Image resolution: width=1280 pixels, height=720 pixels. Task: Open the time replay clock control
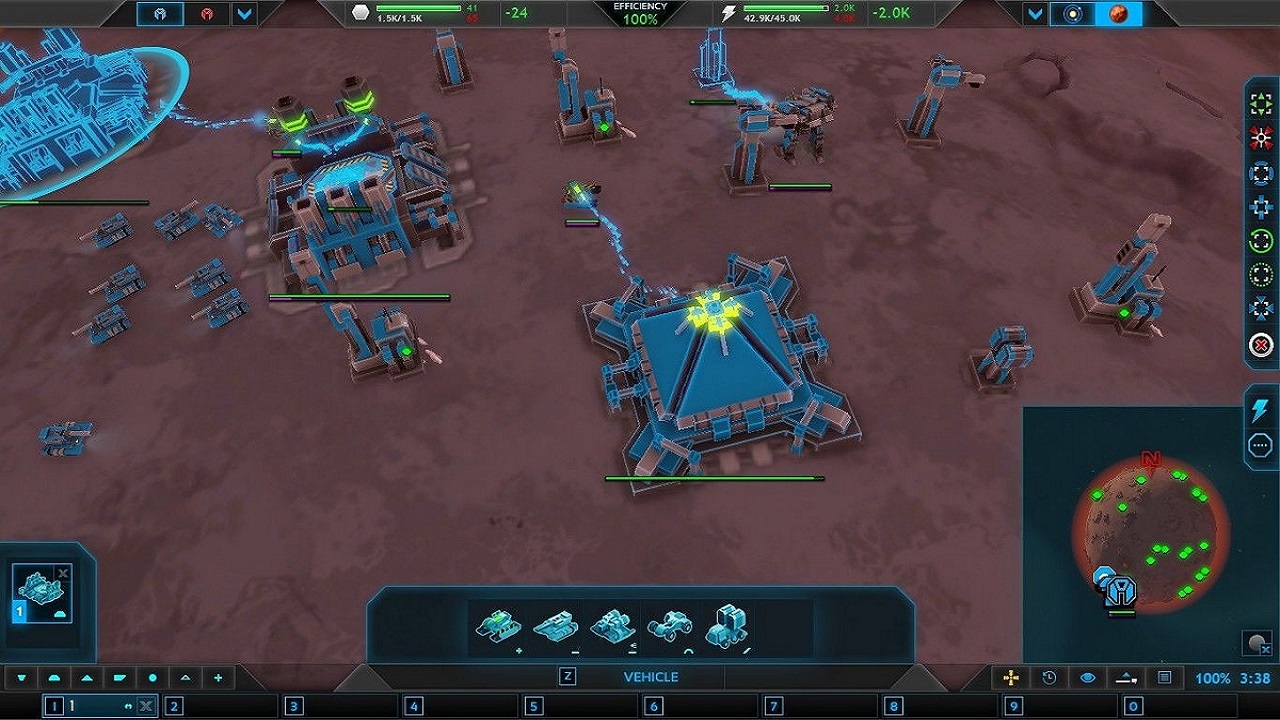point(1049,678)
